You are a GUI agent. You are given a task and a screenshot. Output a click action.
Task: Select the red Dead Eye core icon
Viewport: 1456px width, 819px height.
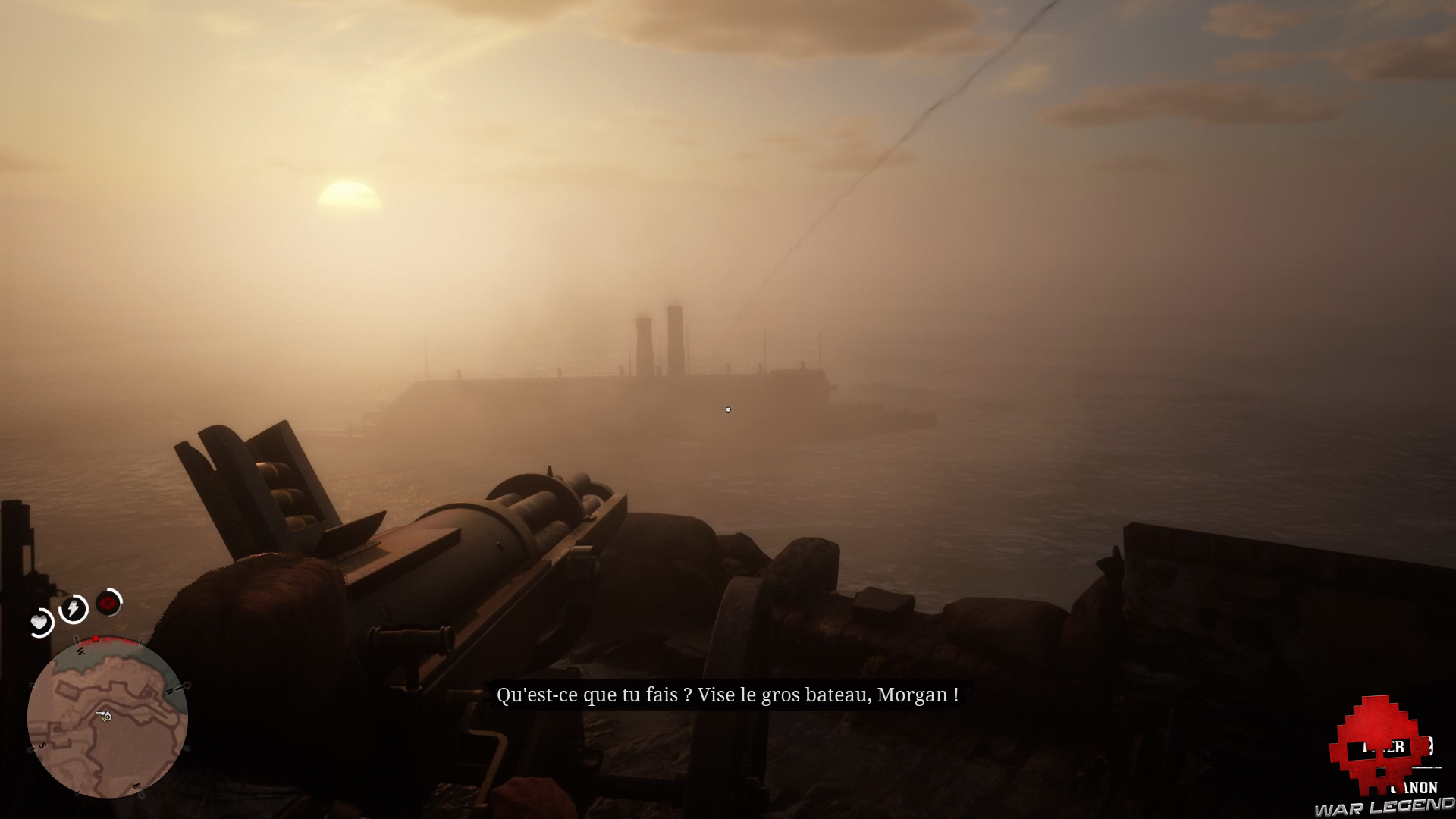[107, 604]
